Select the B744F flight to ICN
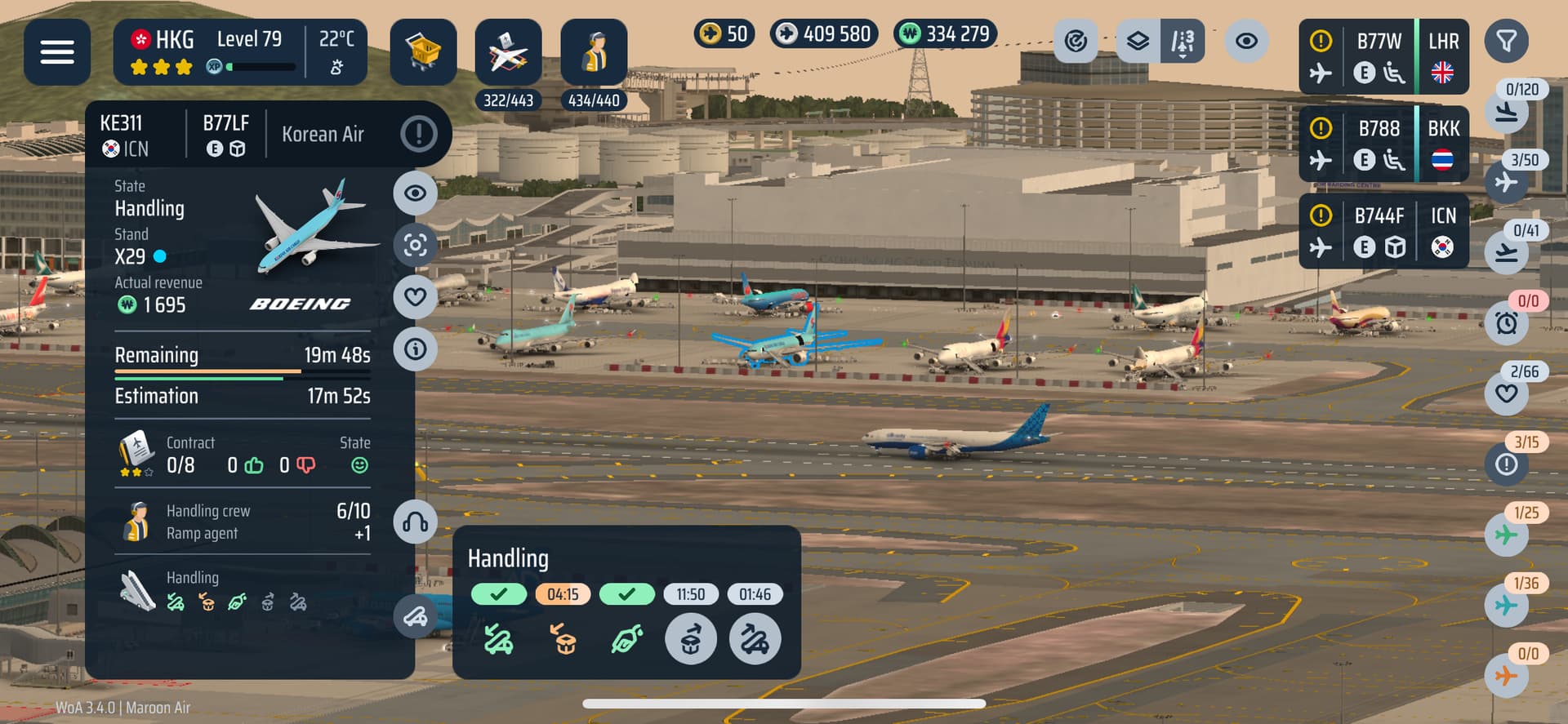 point(1383,231)
